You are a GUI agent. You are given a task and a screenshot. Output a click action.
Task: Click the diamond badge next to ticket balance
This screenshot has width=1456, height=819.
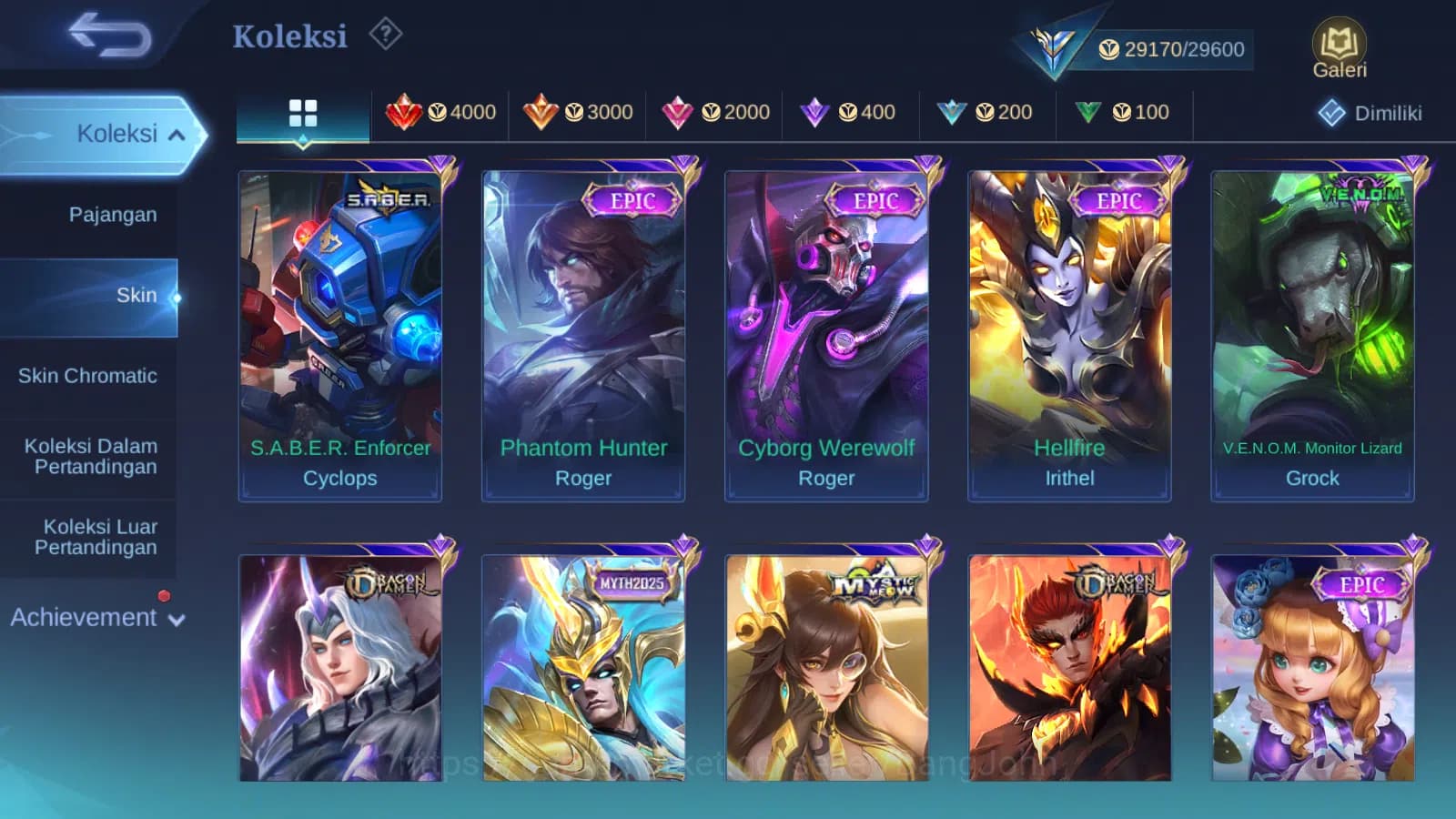(x=1052, y=44)
